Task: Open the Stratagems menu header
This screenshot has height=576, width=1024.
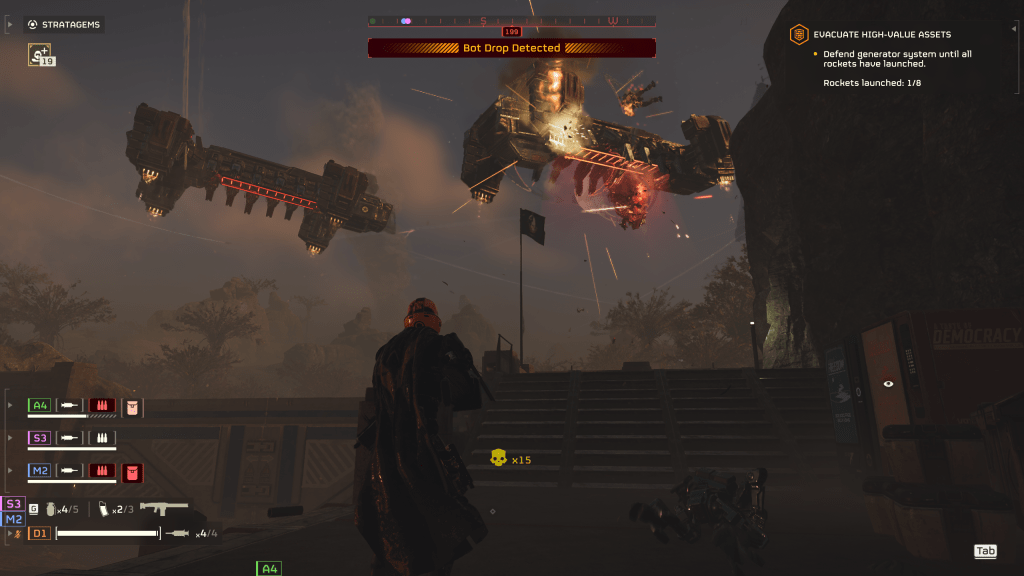Action: tap(64, 24)
